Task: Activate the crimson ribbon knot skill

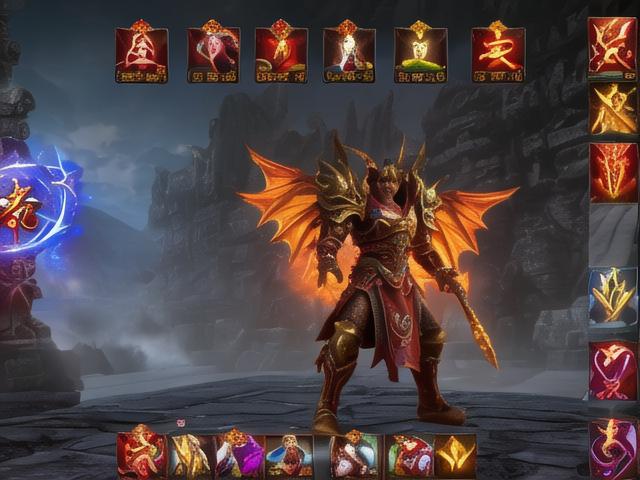Action: (x=612, y=370)
